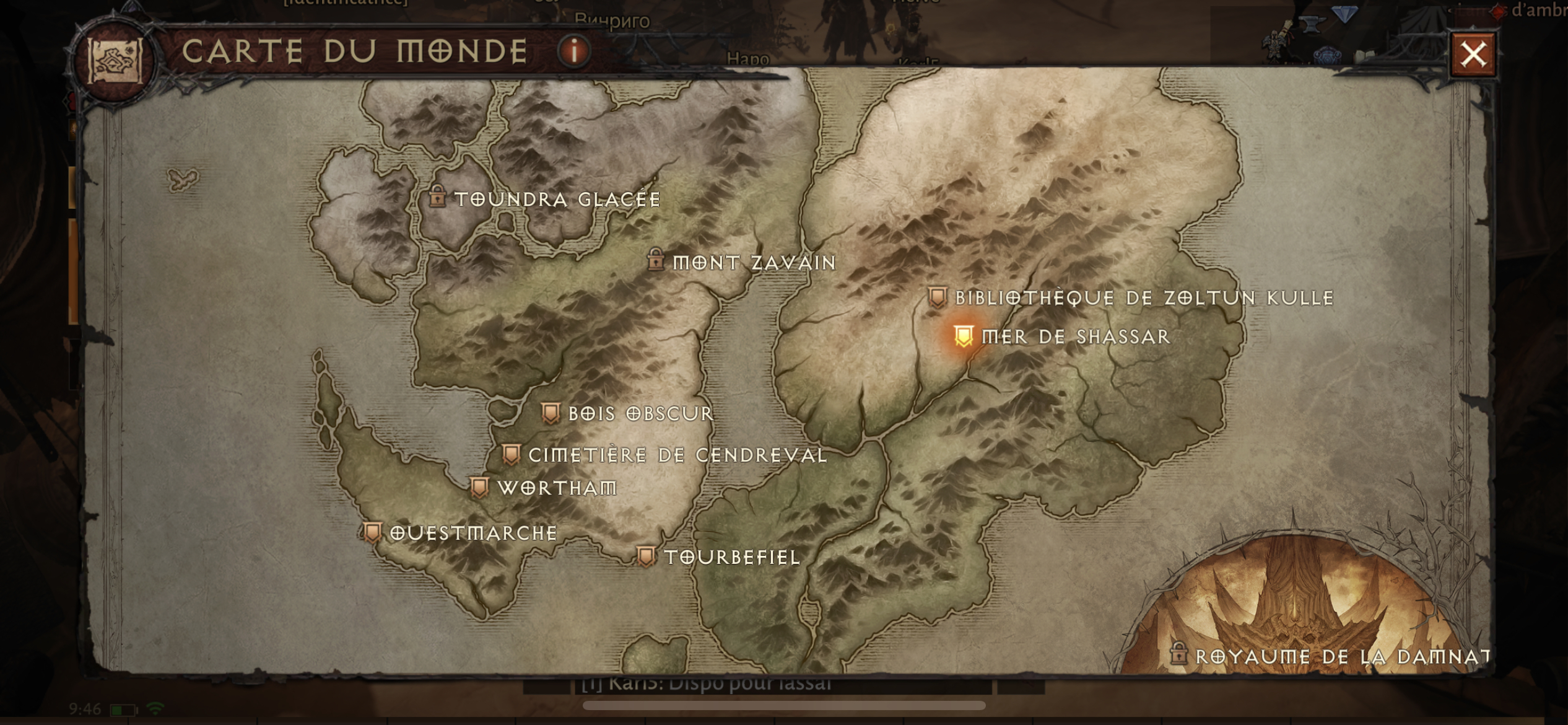Travel to Bibliothèque de Zoltun Kulle
Viewport: 1568px width, 725px height.
pos(938,297)
